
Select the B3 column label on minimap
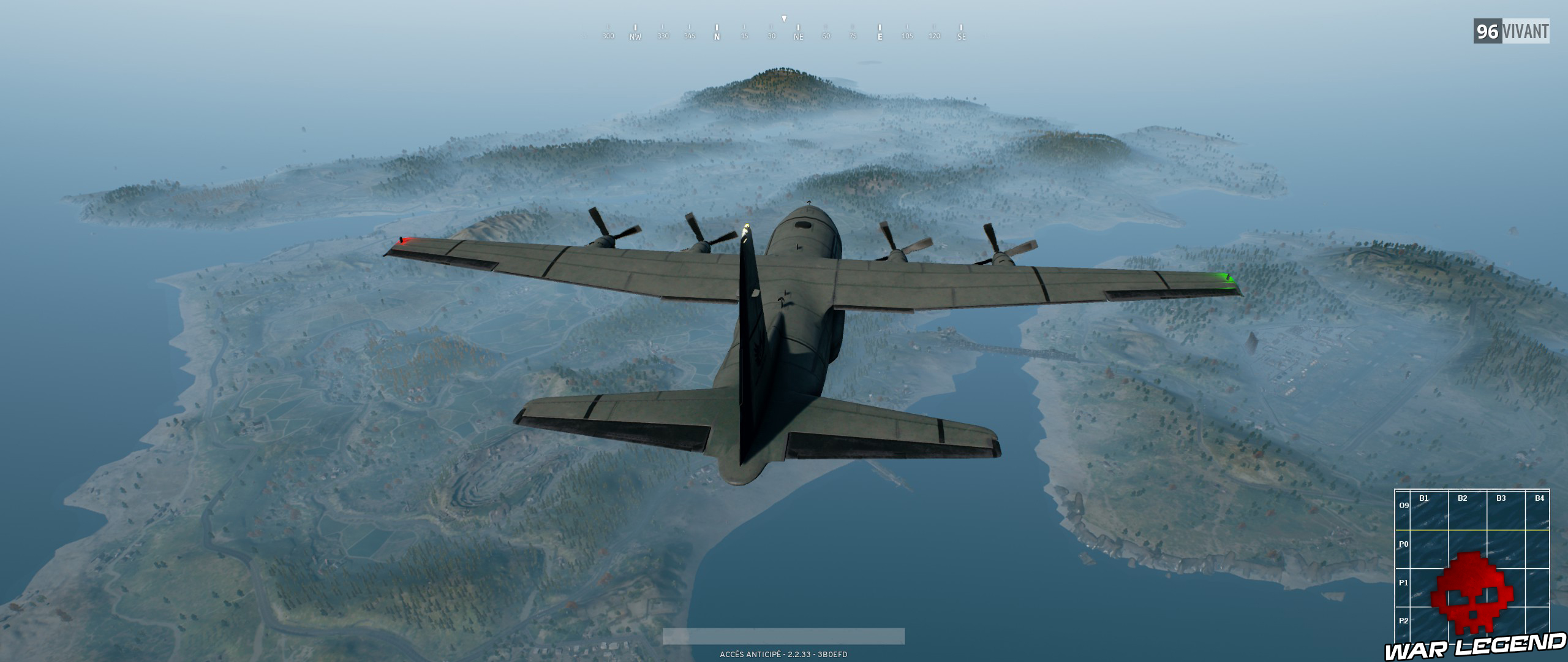point(1501,498)
